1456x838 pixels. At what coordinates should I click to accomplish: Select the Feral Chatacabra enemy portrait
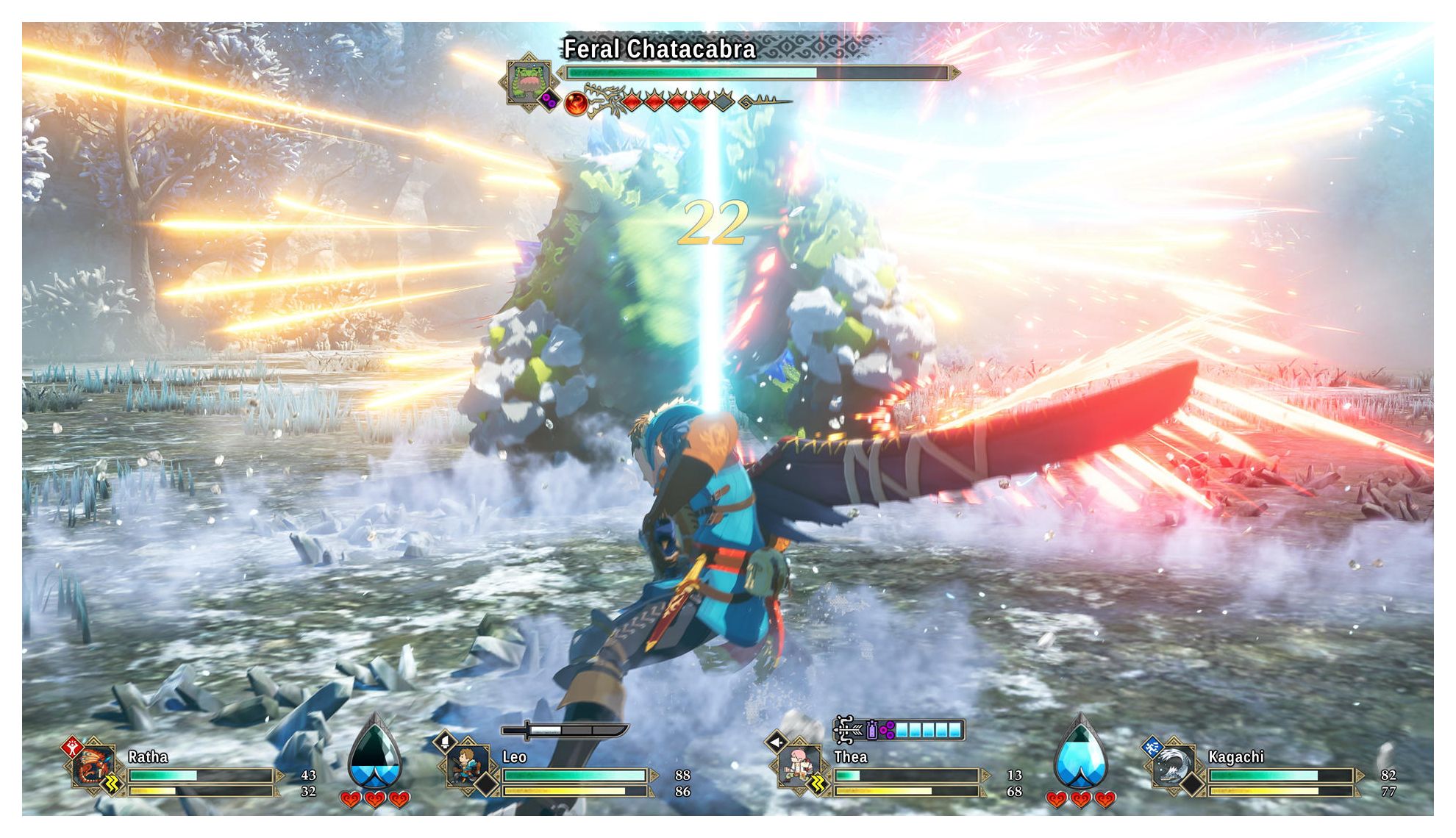pos(527,80)
